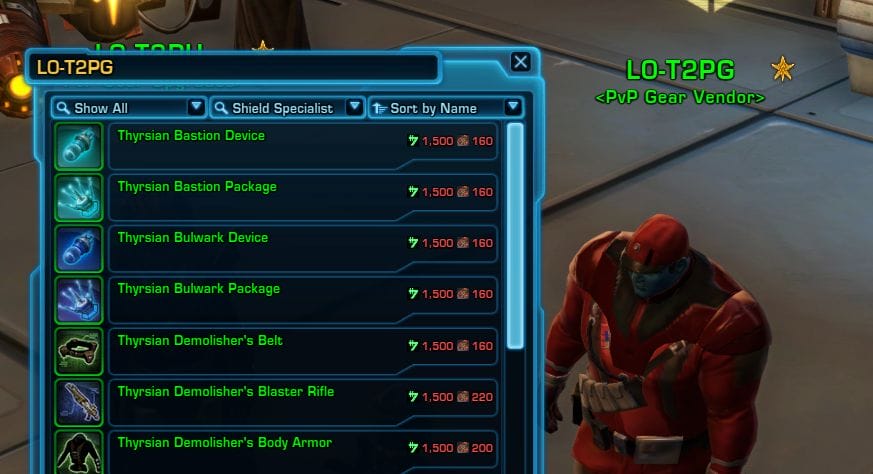The image size is (873, 474).
Task: Click the Thyrsian Bastion Device icon
Action: [78, 146]
